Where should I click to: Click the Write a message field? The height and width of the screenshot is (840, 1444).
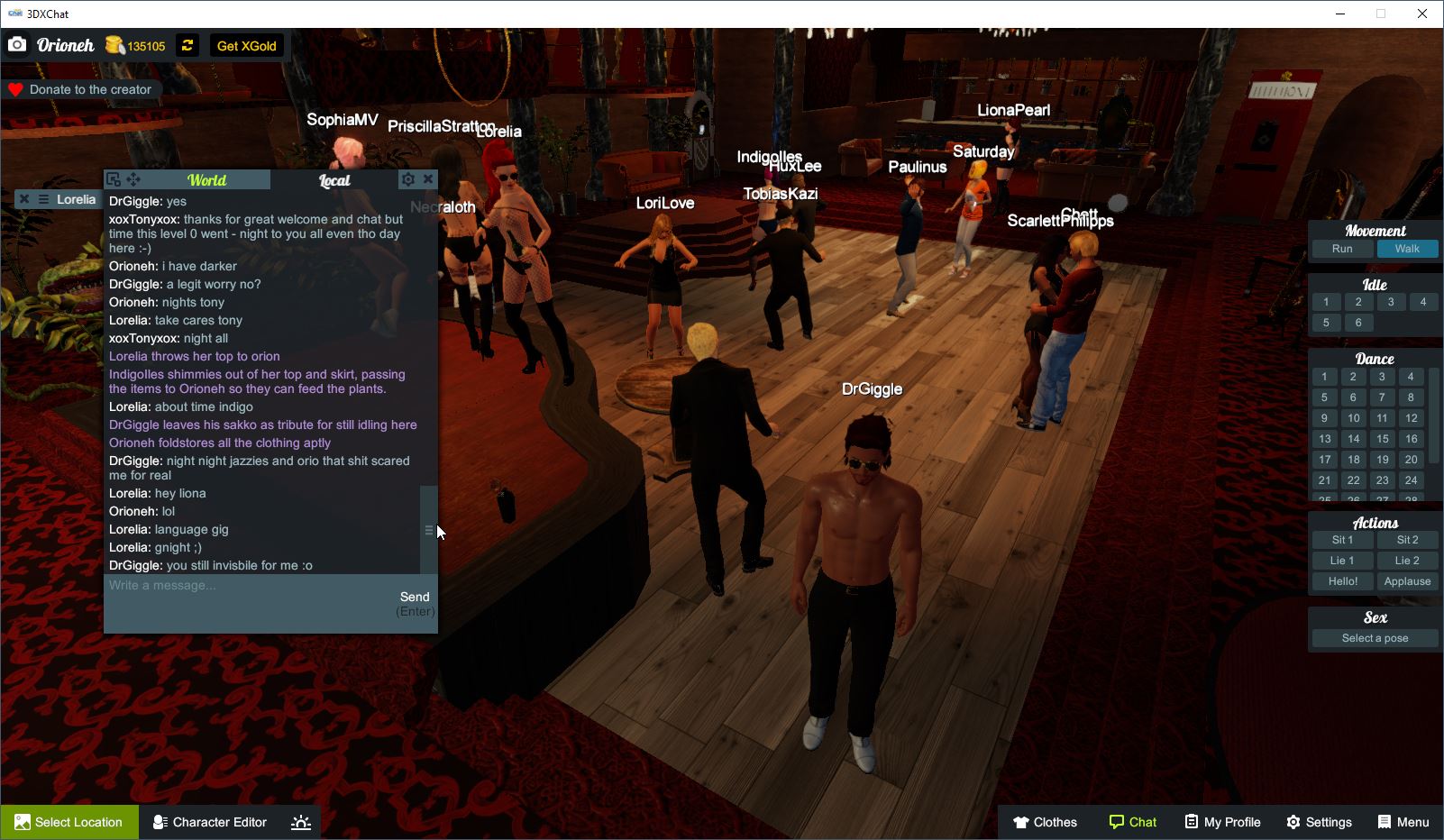click(243, 585)
